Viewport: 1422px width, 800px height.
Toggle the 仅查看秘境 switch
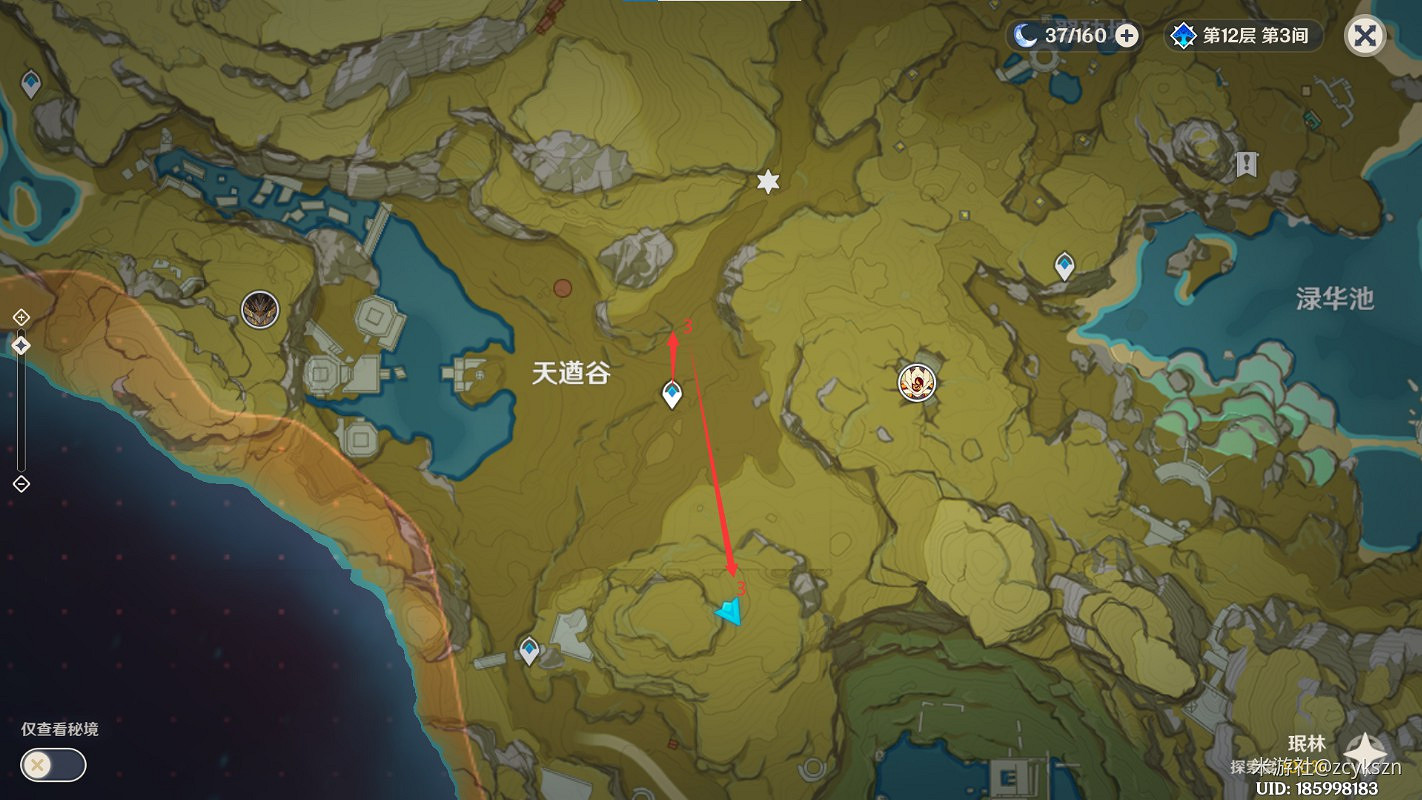pos(52,765)
